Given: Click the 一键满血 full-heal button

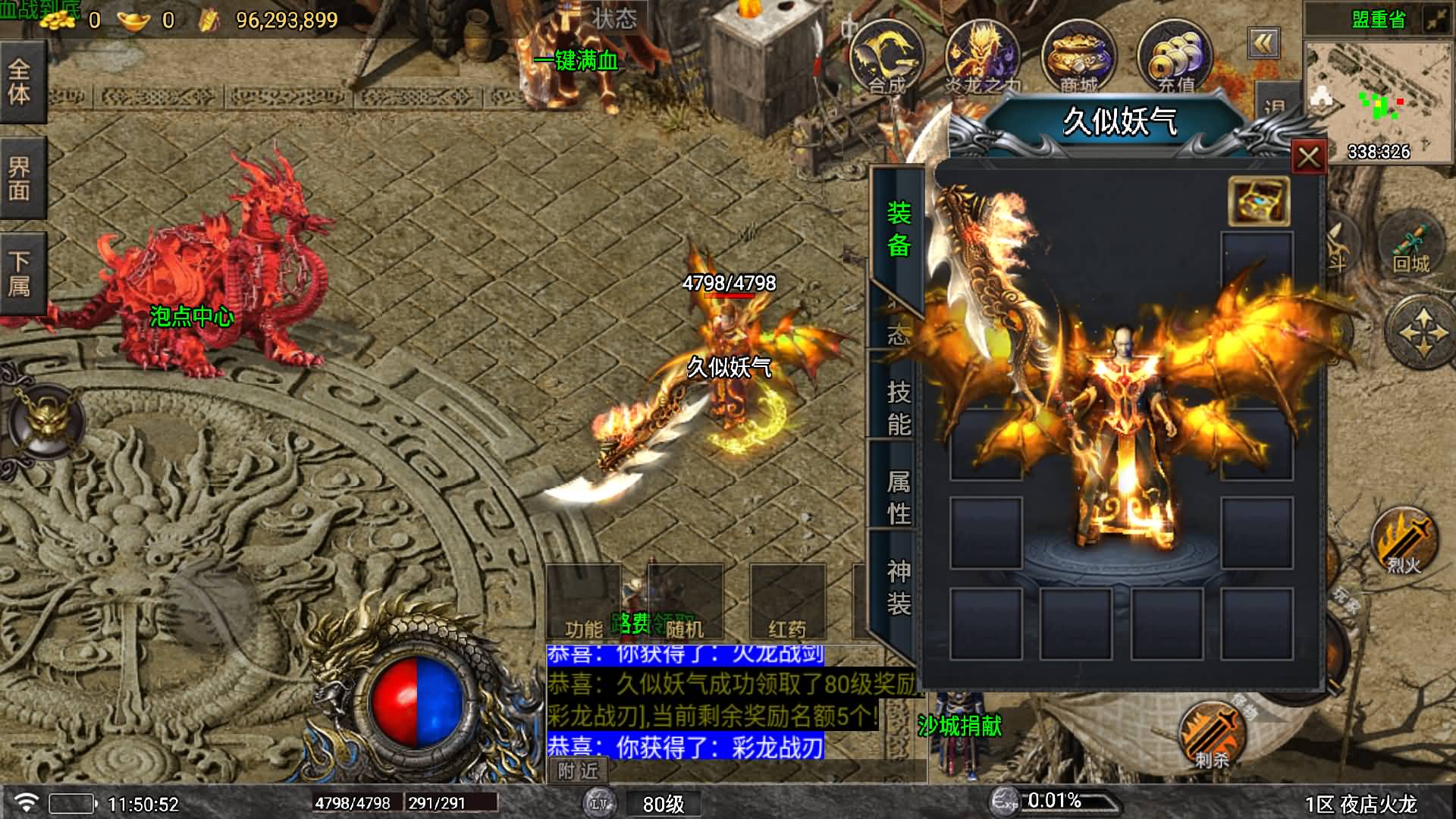Looking at the screenshot, I should coord(576,61).
